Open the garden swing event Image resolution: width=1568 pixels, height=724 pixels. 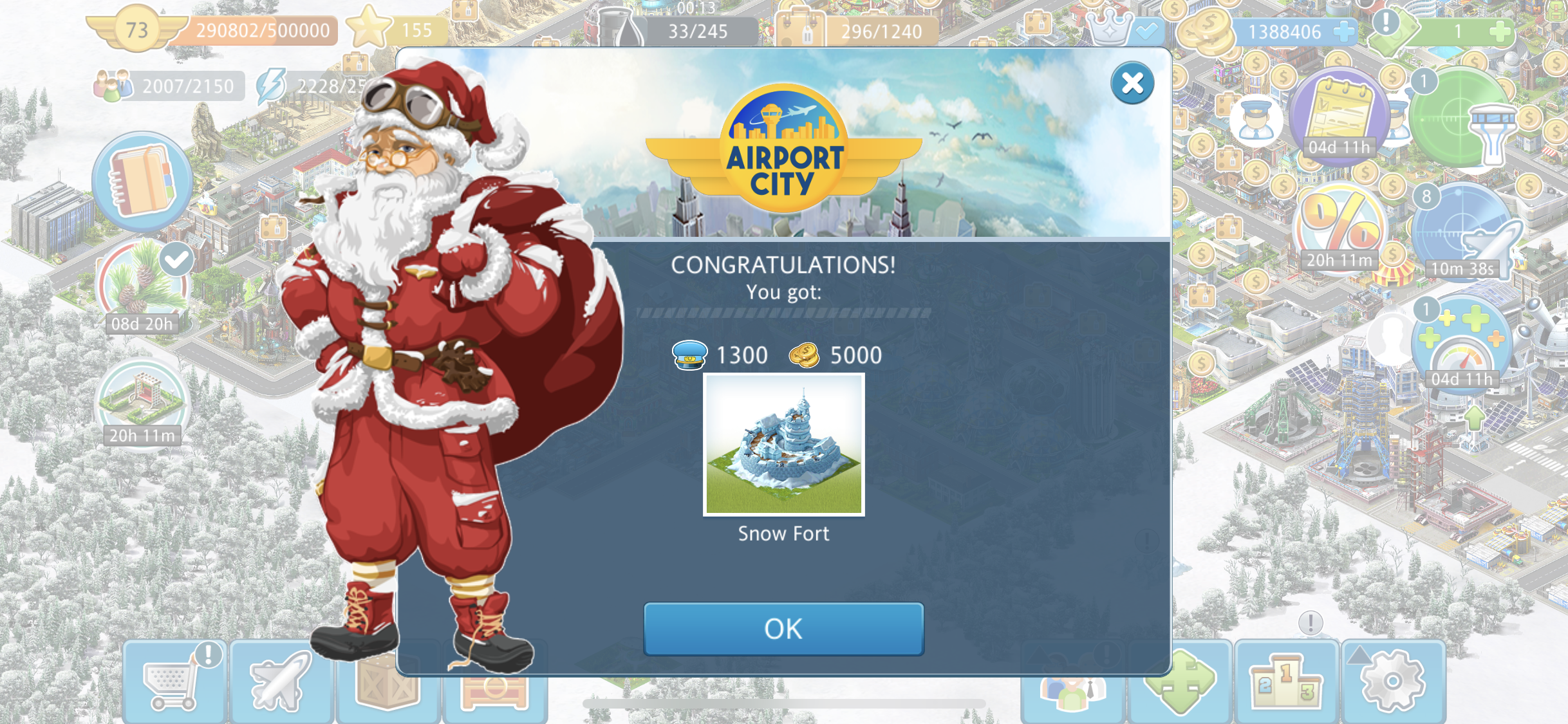coord(142,400)
